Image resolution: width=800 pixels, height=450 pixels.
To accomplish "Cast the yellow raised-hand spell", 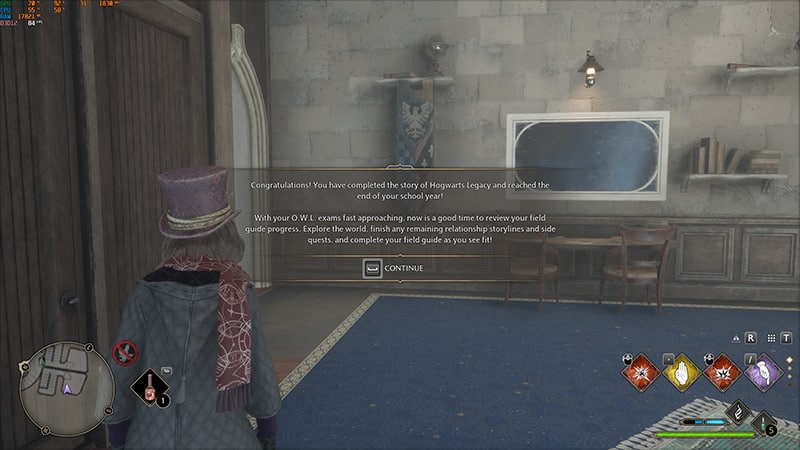I will click(681, 372).
